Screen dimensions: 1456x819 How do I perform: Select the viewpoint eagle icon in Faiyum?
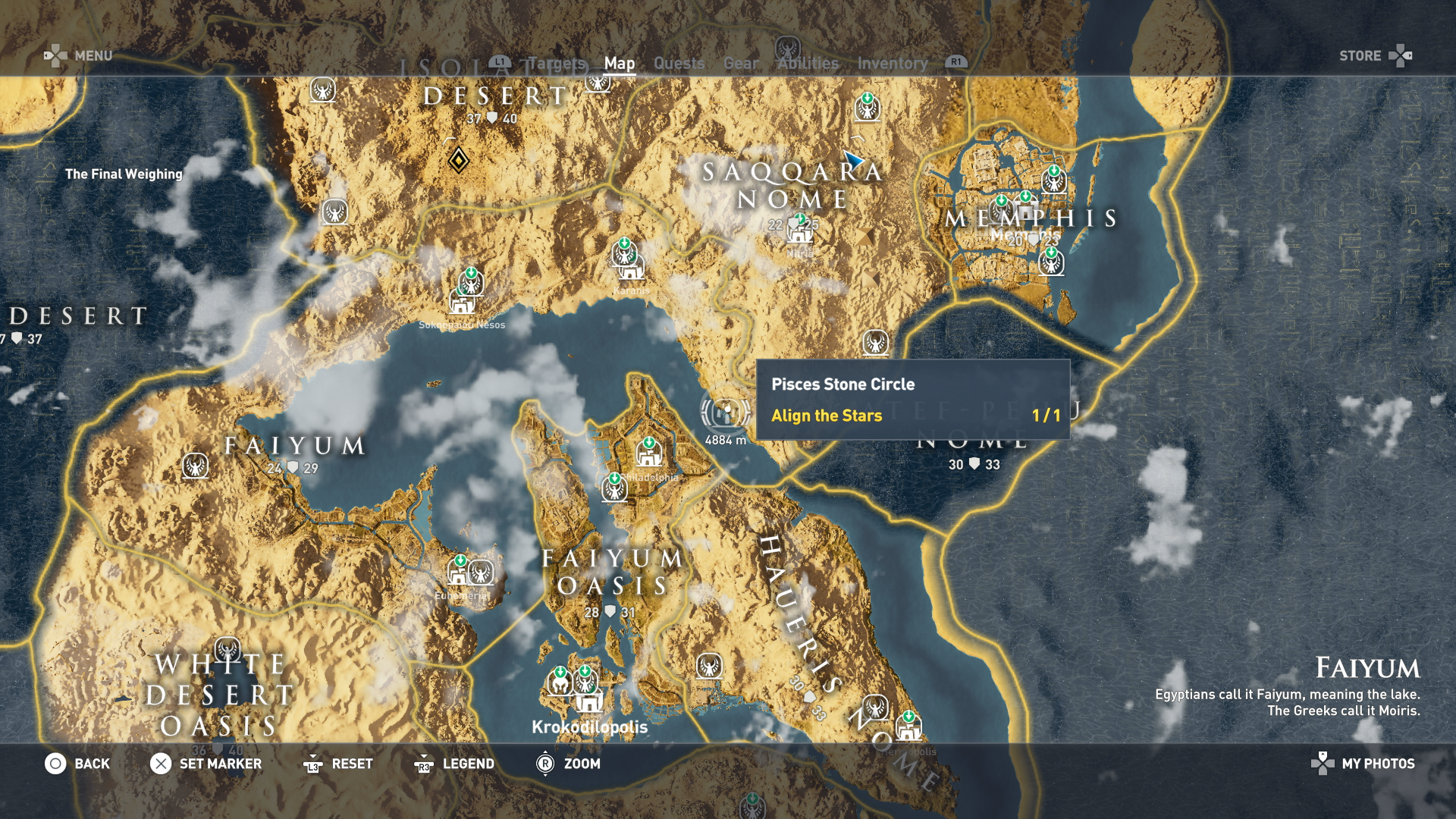(x=195, y=466)
